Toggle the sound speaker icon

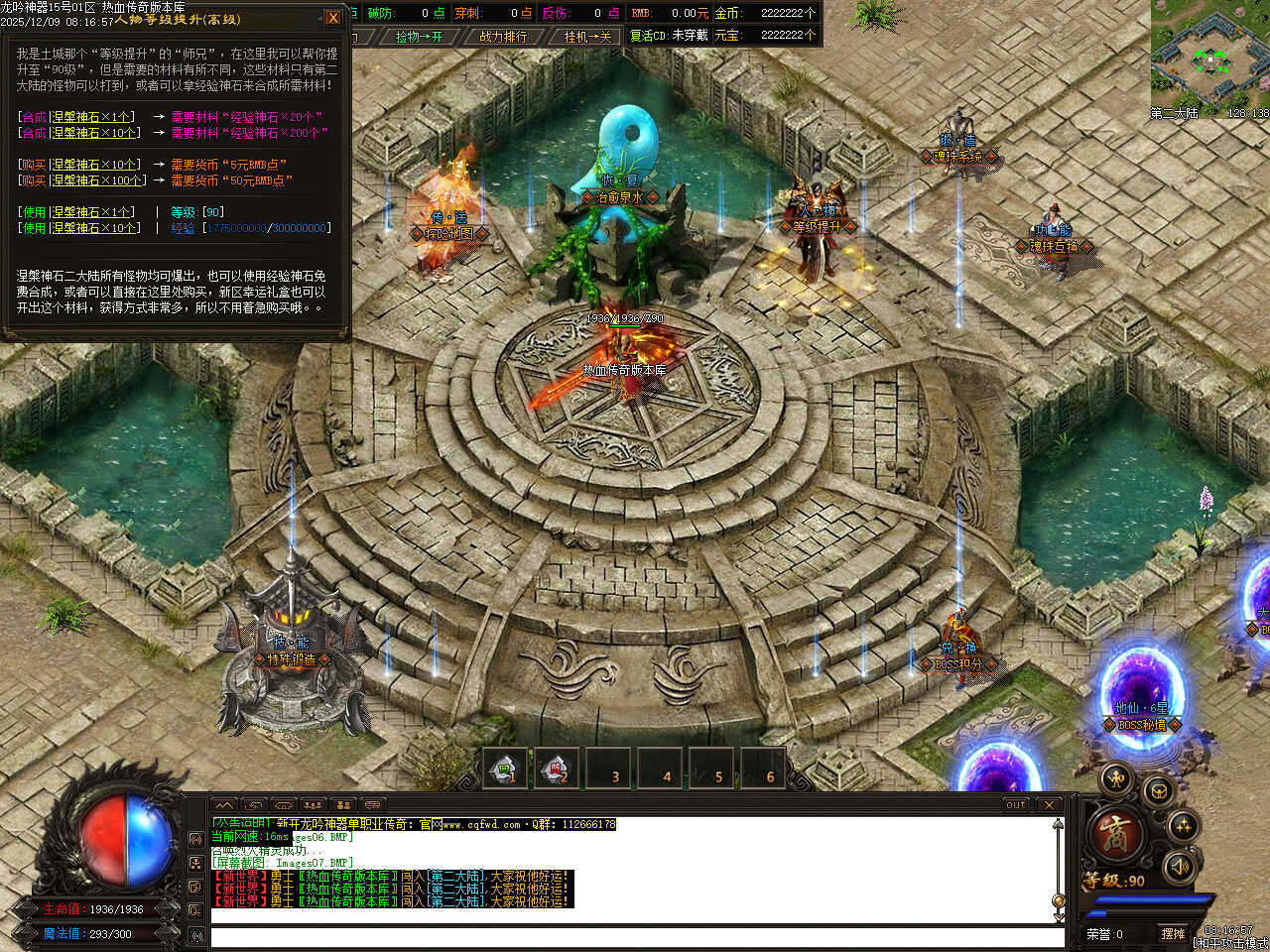coord(1178,867)
